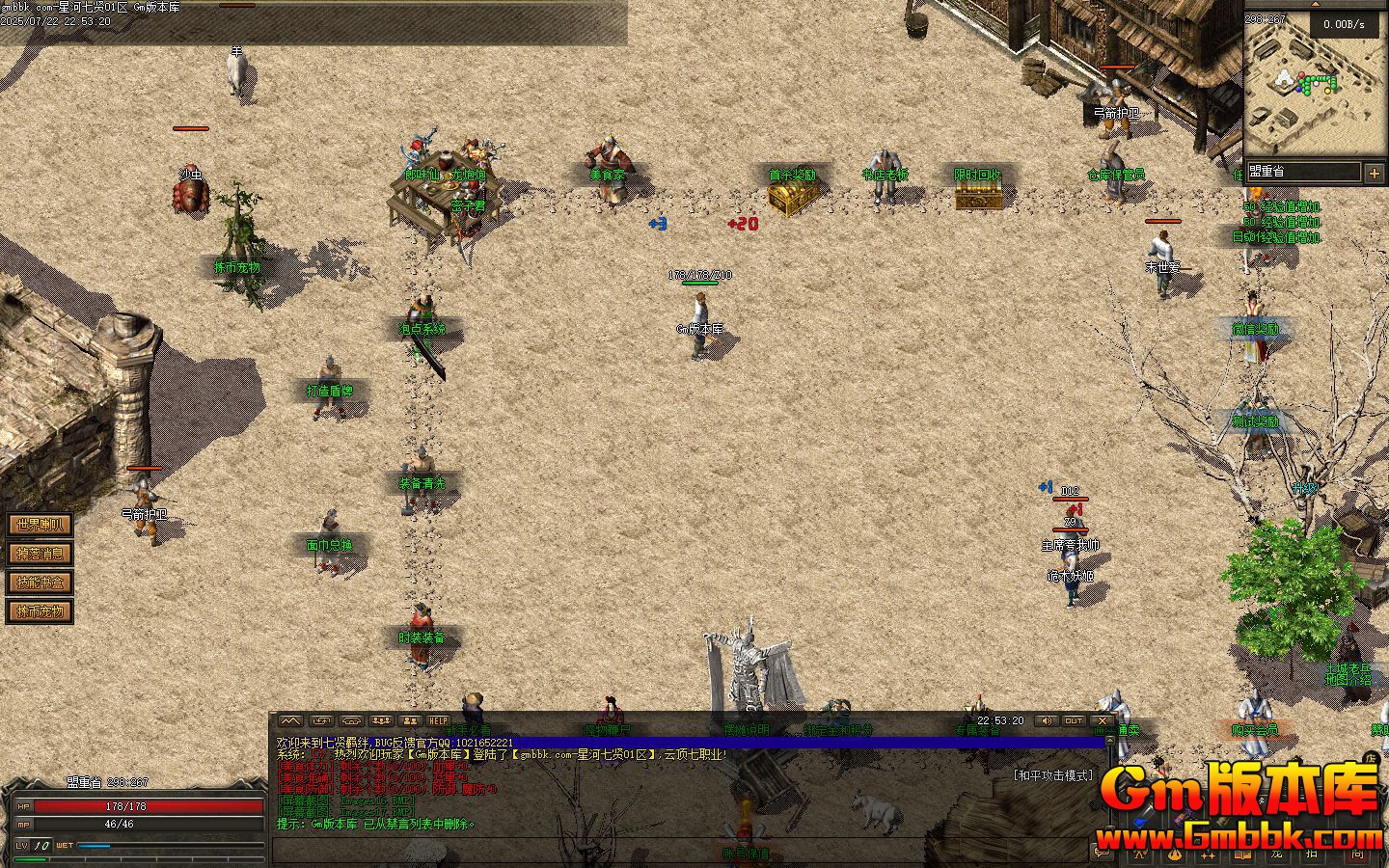This screenshot has width=1389, height=868.
Task: Focus the chat input field
Action: coord(675,849)
